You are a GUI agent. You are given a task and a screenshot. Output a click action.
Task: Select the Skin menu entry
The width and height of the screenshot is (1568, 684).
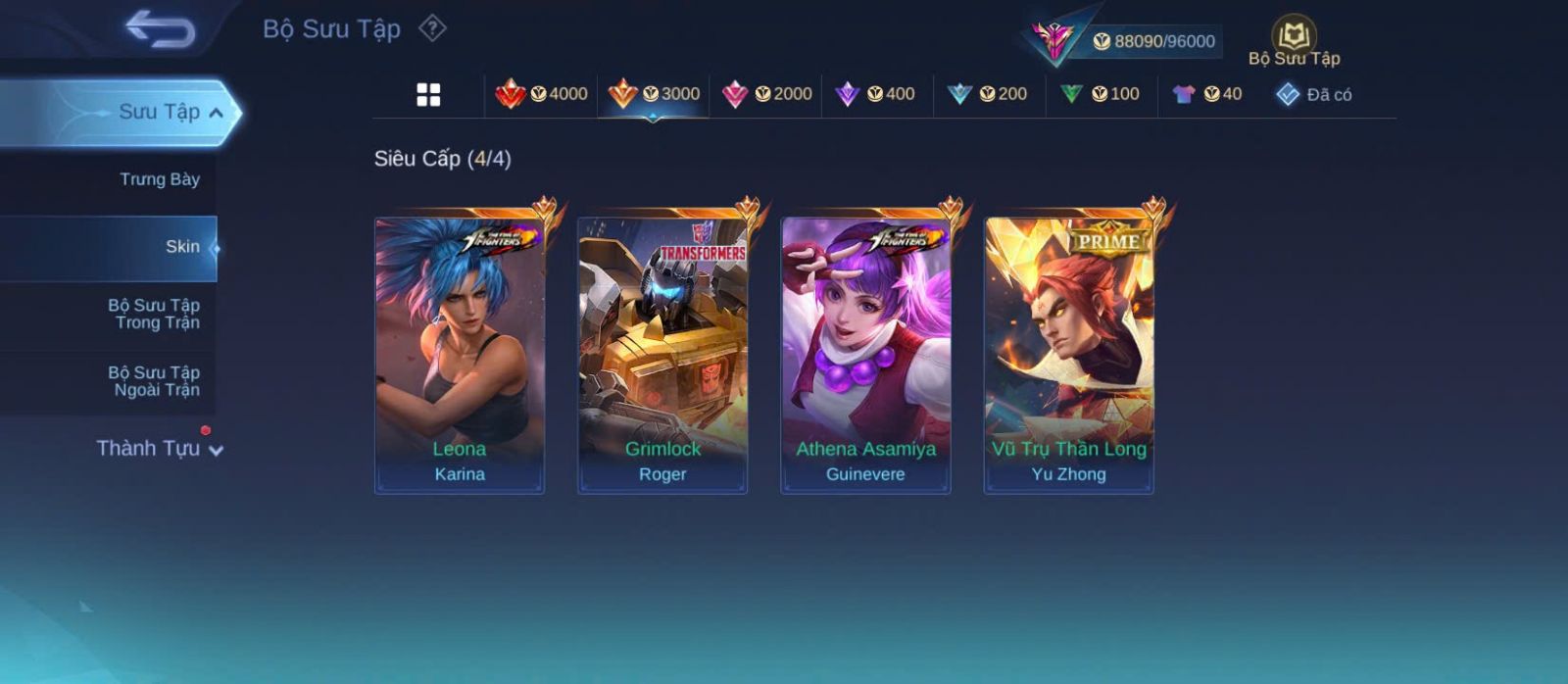(181, 247)
